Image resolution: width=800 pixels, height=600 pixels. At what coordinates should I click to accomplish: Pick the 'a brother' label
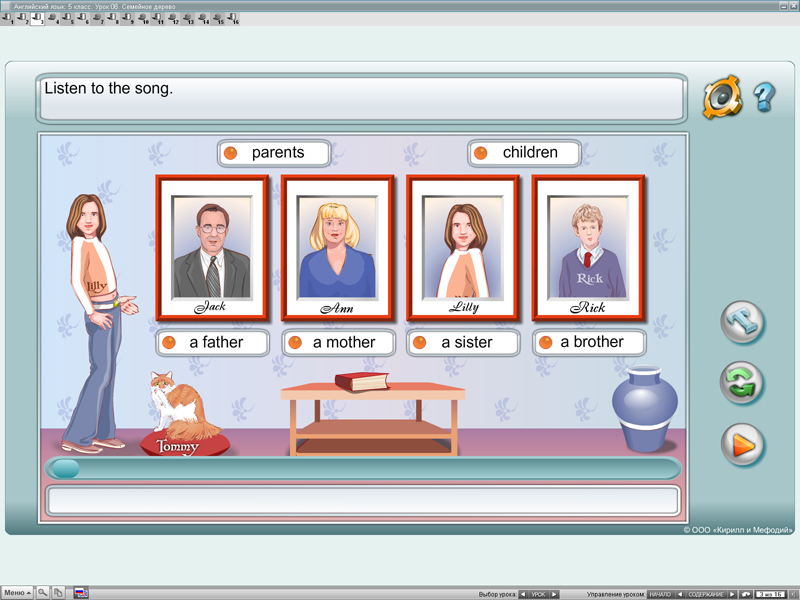[x=589, y=342]
